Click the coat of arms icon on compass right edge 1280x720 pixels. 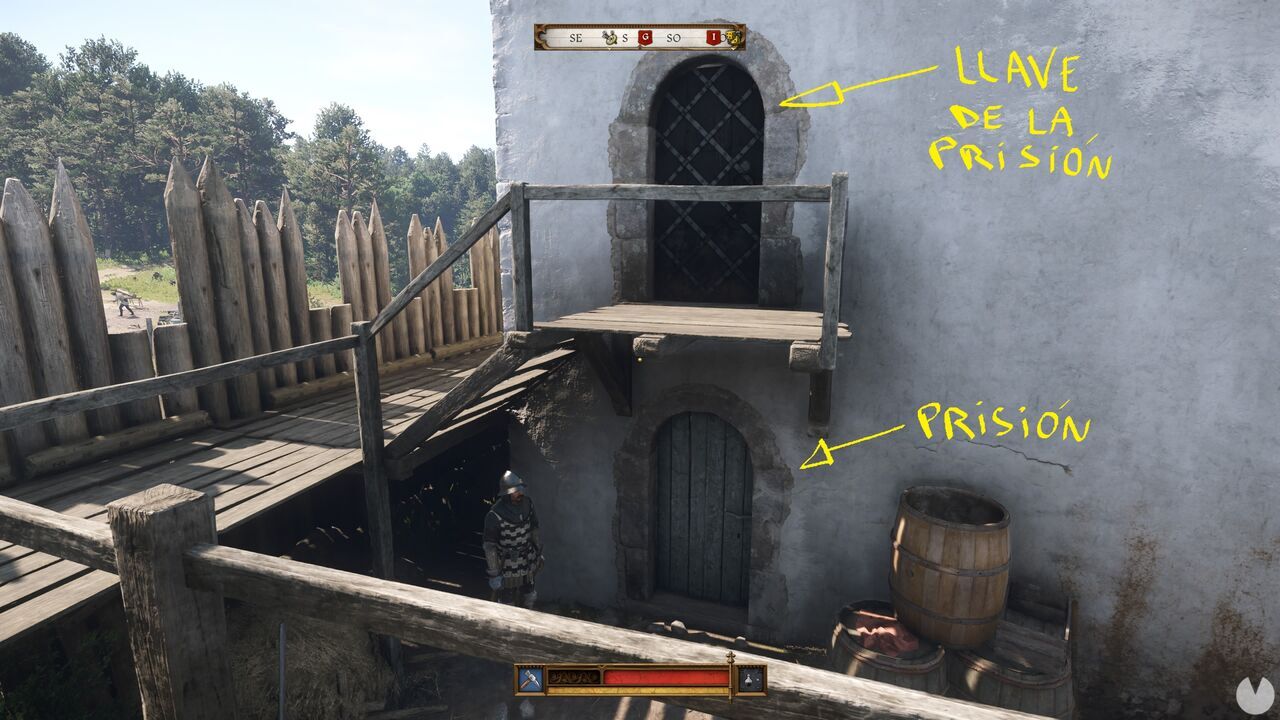pyautogui.click(x=733, y=38)
